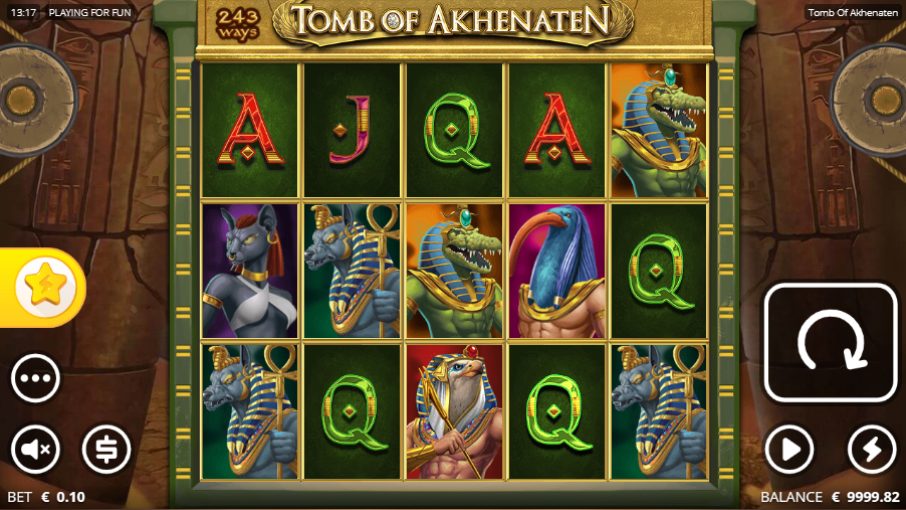Viewport: 906px width, 510px height.
Task: Open the three-dots options menu
Action: pos(36,379)
